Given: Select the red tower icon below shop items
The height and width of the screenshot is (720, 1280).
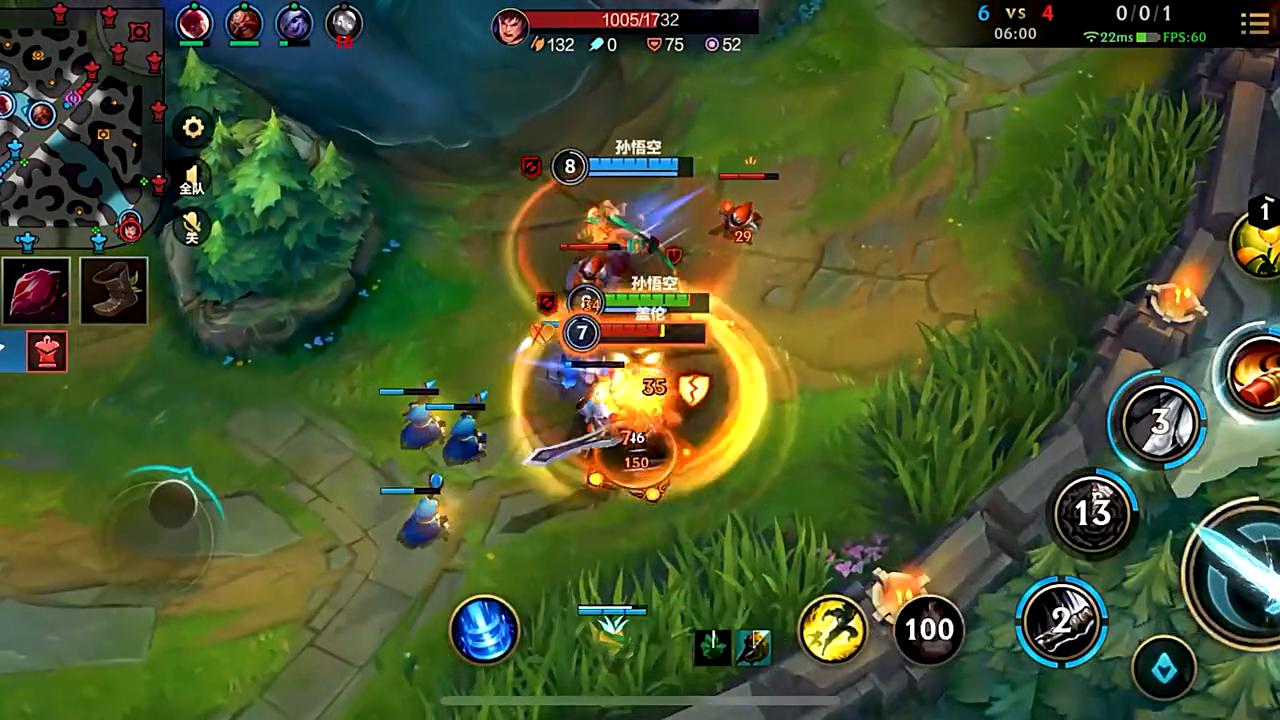Looking at the screenshot, I should [x=47, y=350].
